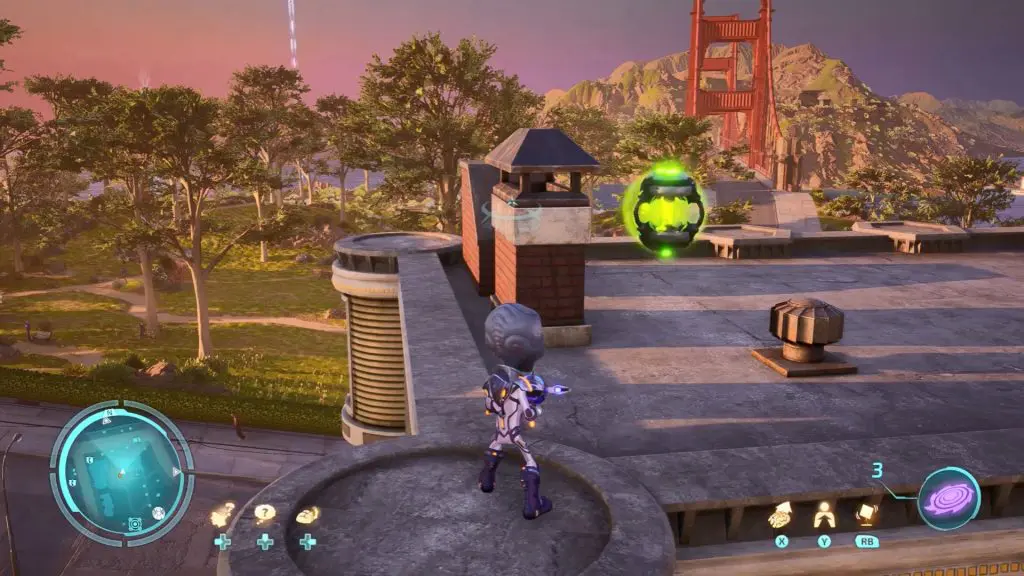Use the body snatch person icon
Viewport: 1024px width, 576px height.
click(824, 515)
